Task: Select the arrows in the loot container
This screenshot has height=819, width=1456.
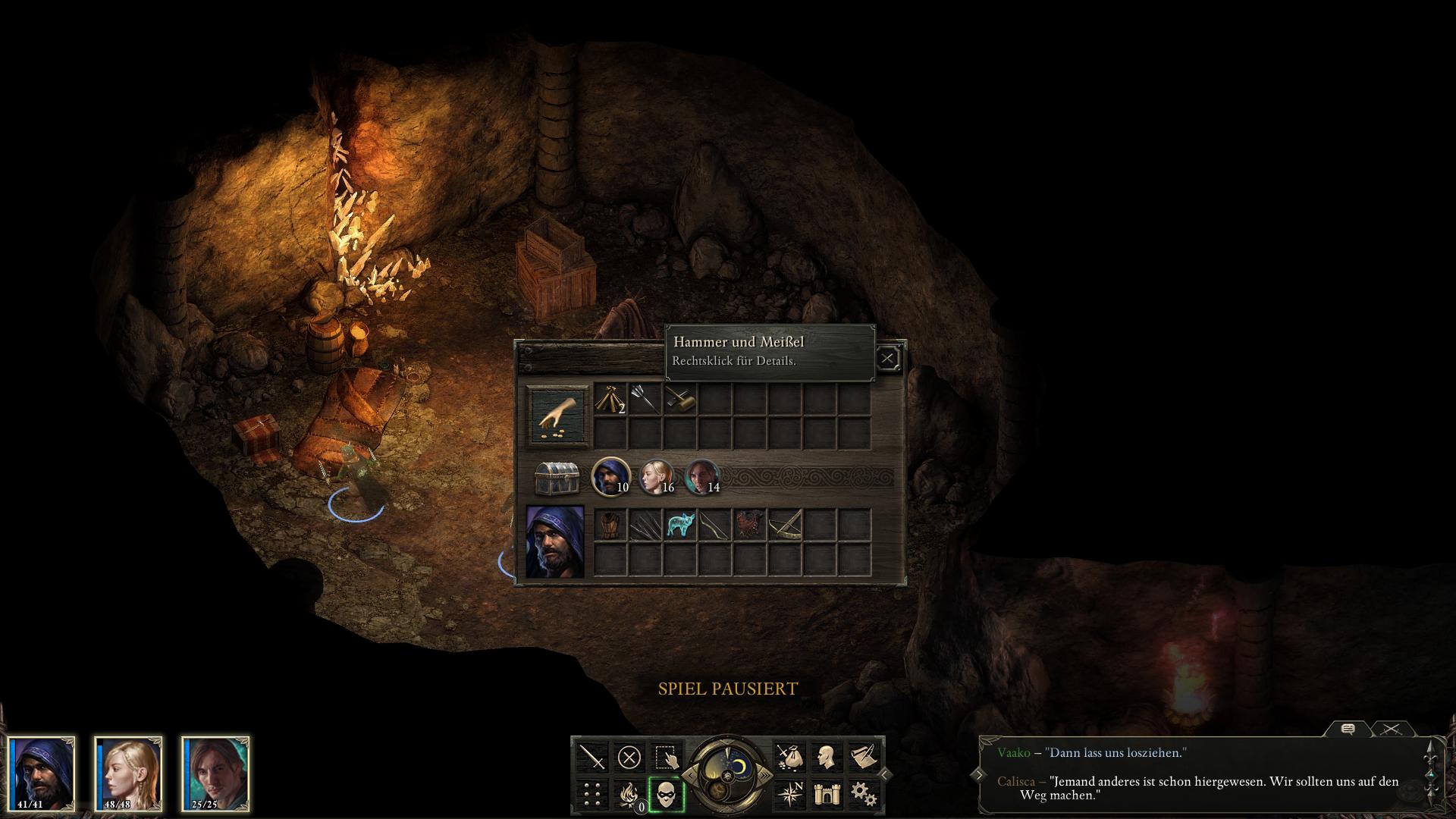Action: click(x=645, y=399)
